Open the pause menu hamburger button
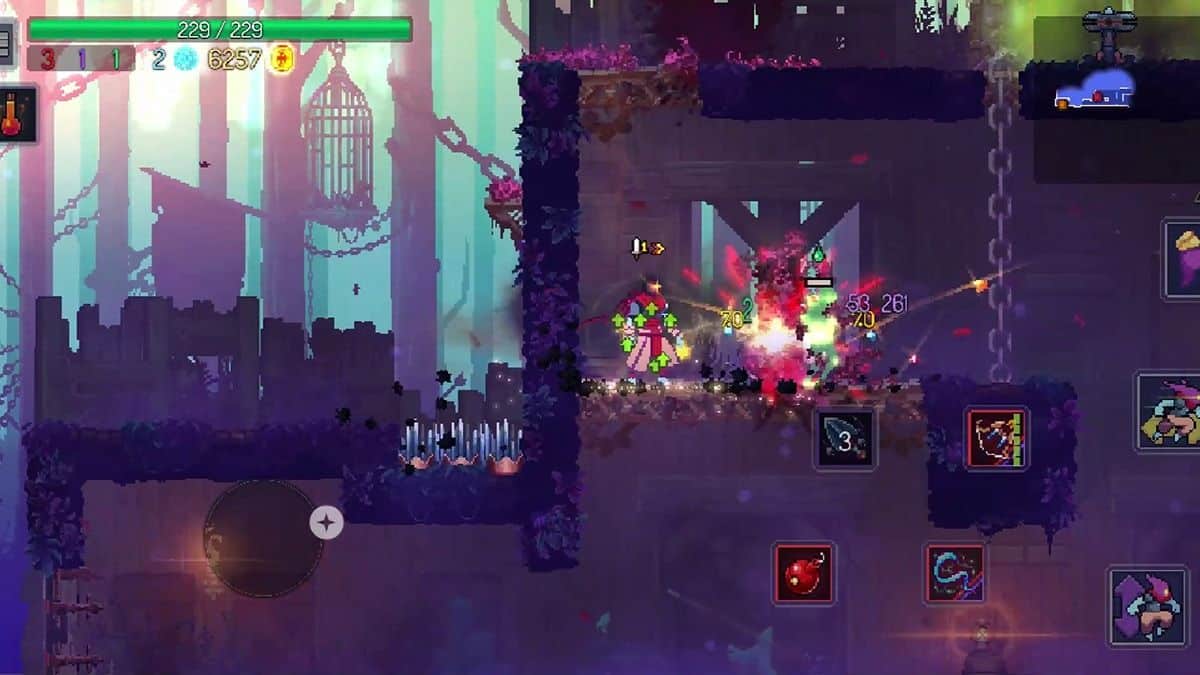 (x=6, y=44)
